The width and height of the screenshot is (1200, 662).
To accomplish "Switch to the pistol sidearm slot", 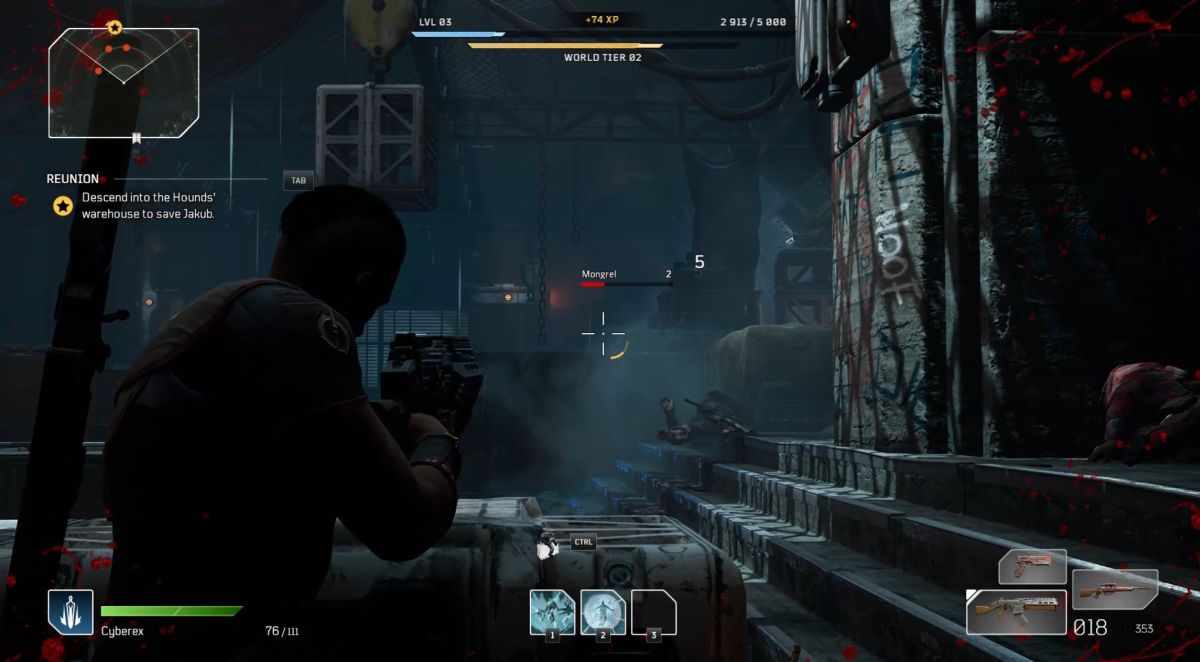I will click(1032, 567).
